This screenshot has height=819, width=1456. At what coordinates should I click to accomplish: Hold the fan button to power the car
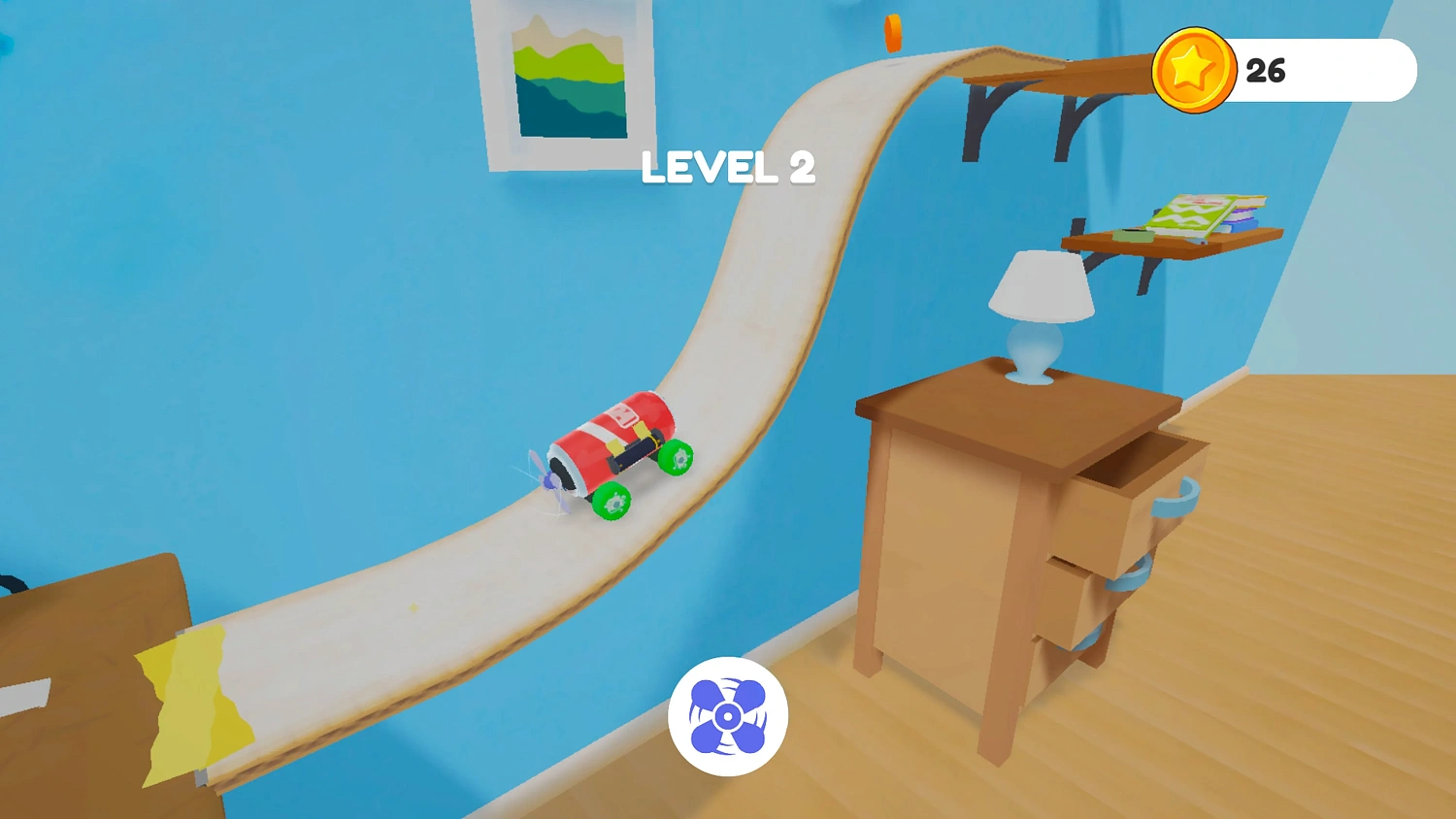point(726,715)
